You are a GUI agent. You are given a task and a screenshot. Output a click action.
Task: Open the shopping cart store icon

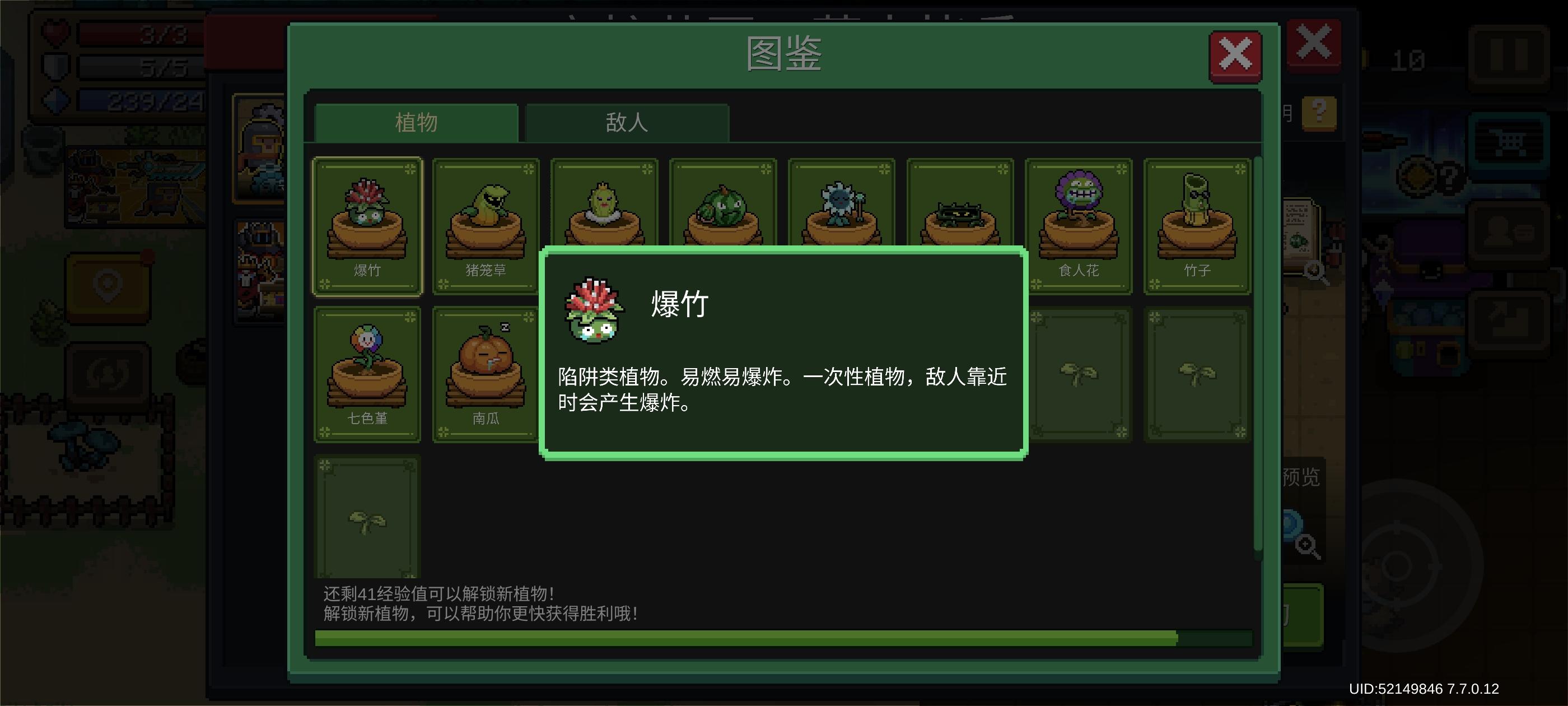(x=1508, y=140)
